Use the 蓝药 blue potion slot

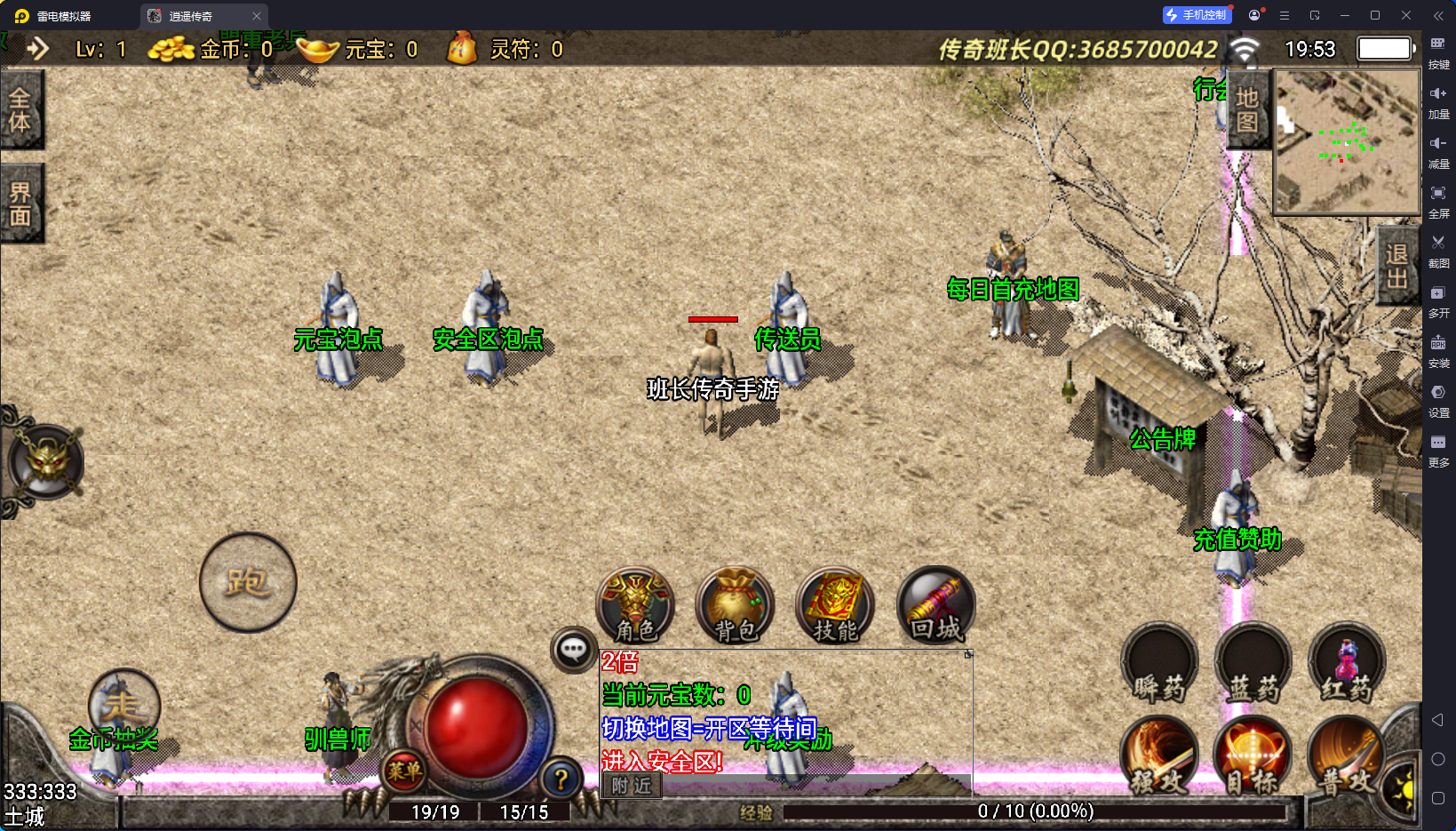(x=1253, y=665)
